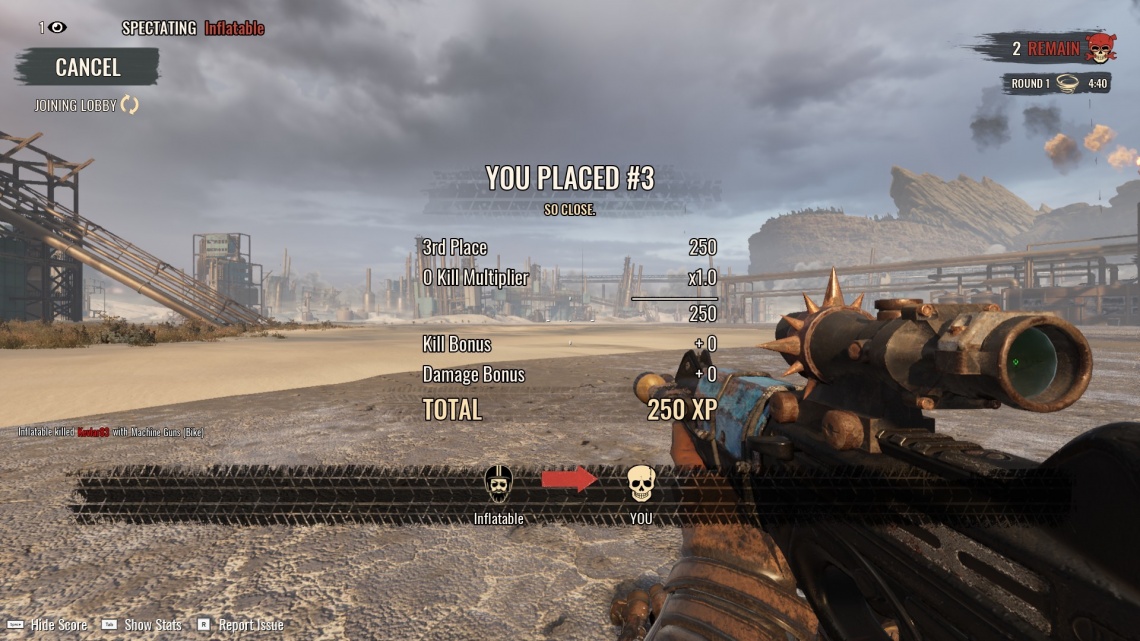Cancel joining the lobby
The width and height of the screenshot is (1140, 641).
click(x=87, y=67)
